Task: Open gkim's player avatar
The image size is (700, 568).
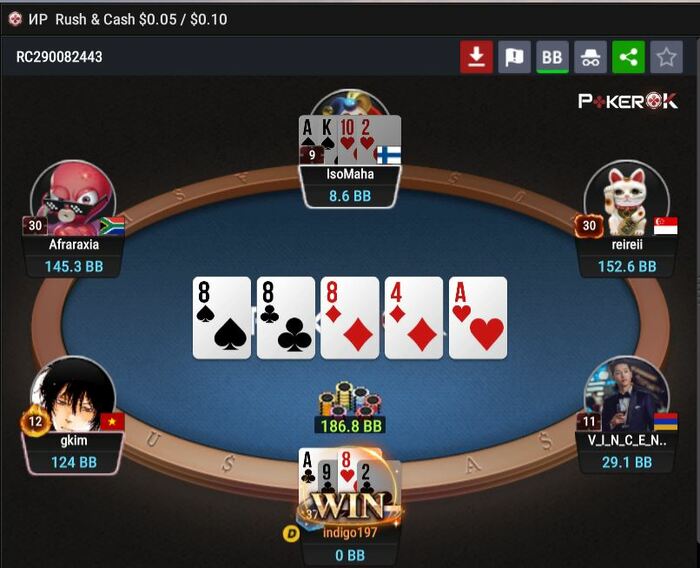Action: (72, 397)
